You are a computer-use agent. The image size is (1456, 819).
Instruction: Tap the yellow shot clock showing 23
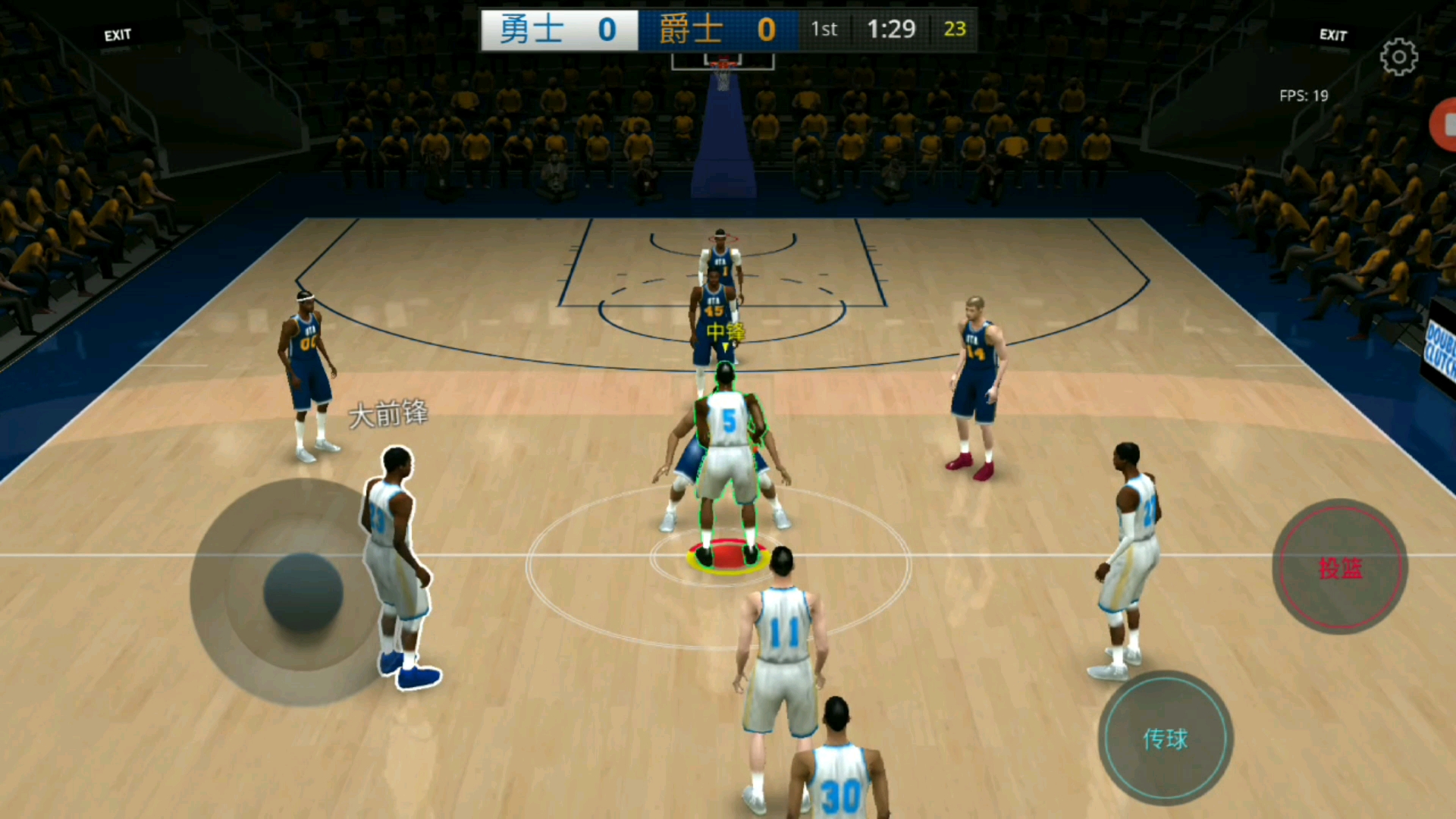955,29
